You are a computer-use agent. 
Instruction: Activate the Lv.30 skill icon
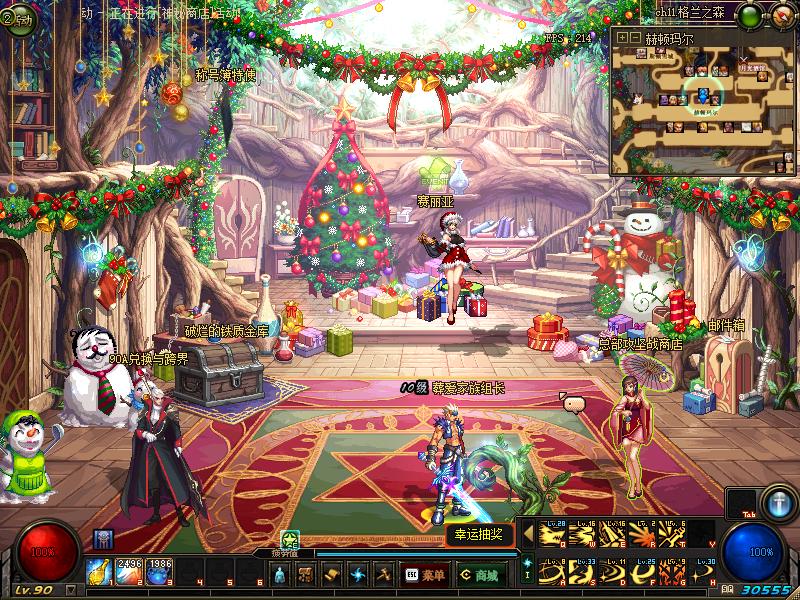click(x=703, y=573)
